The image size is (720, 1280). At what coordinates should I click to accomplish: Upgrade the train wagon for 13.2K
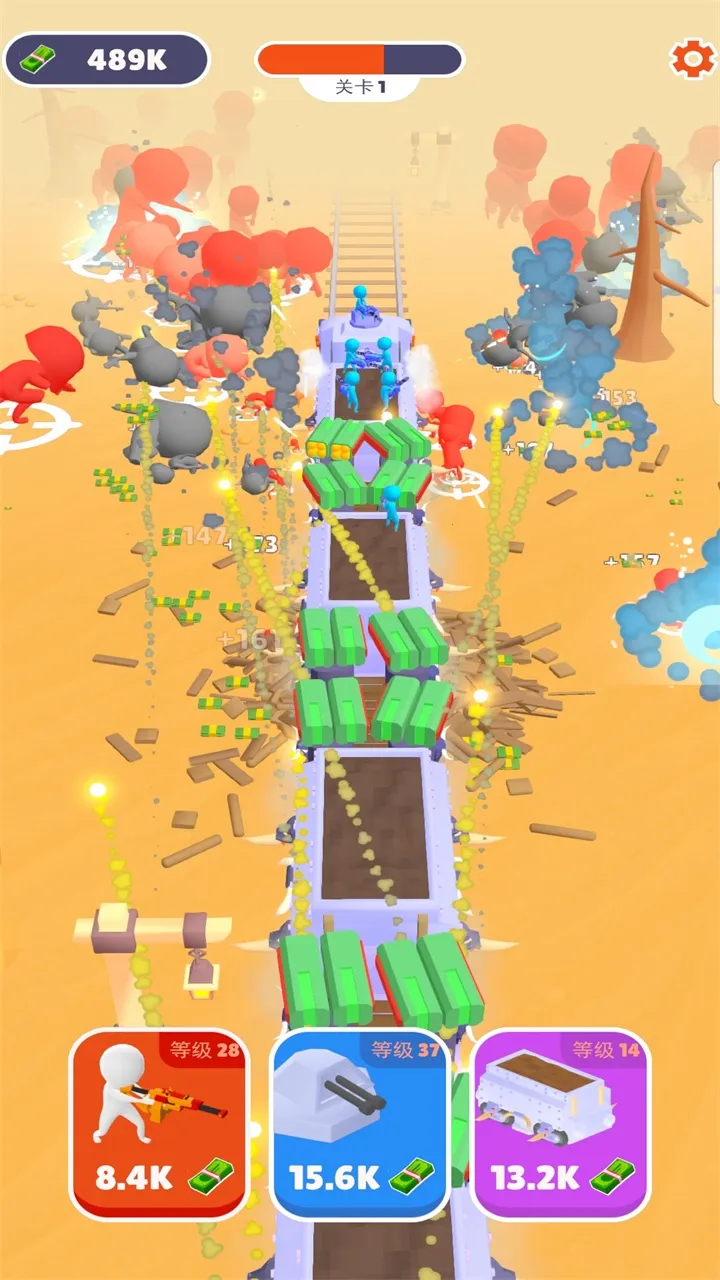560,1124
